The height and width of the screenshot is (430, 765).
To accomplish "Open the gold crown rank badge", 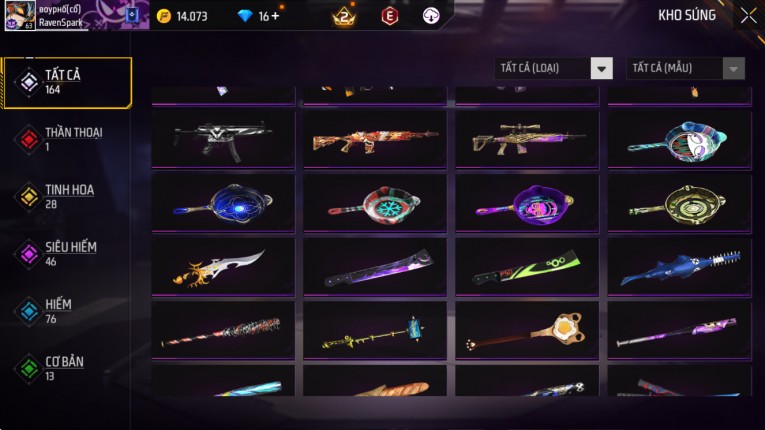I will [344, 16].
